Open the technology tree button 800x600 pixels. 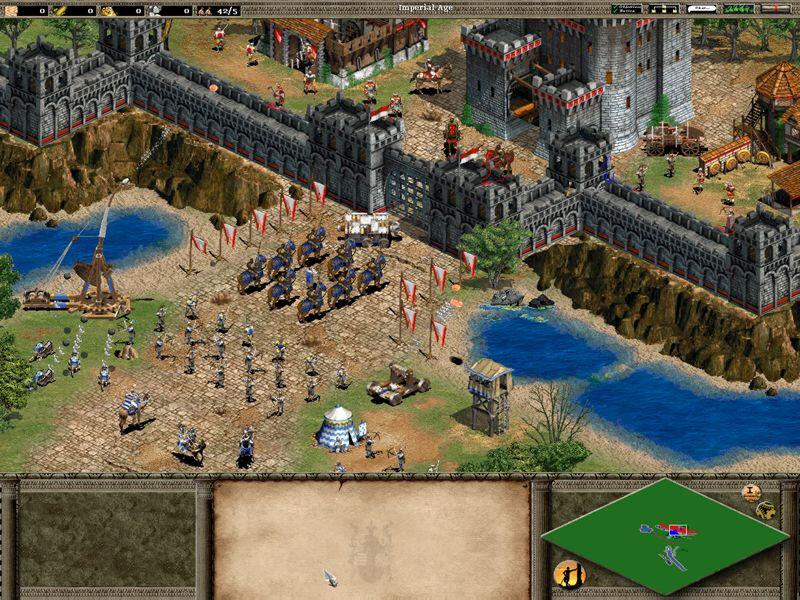pos(663,9)
